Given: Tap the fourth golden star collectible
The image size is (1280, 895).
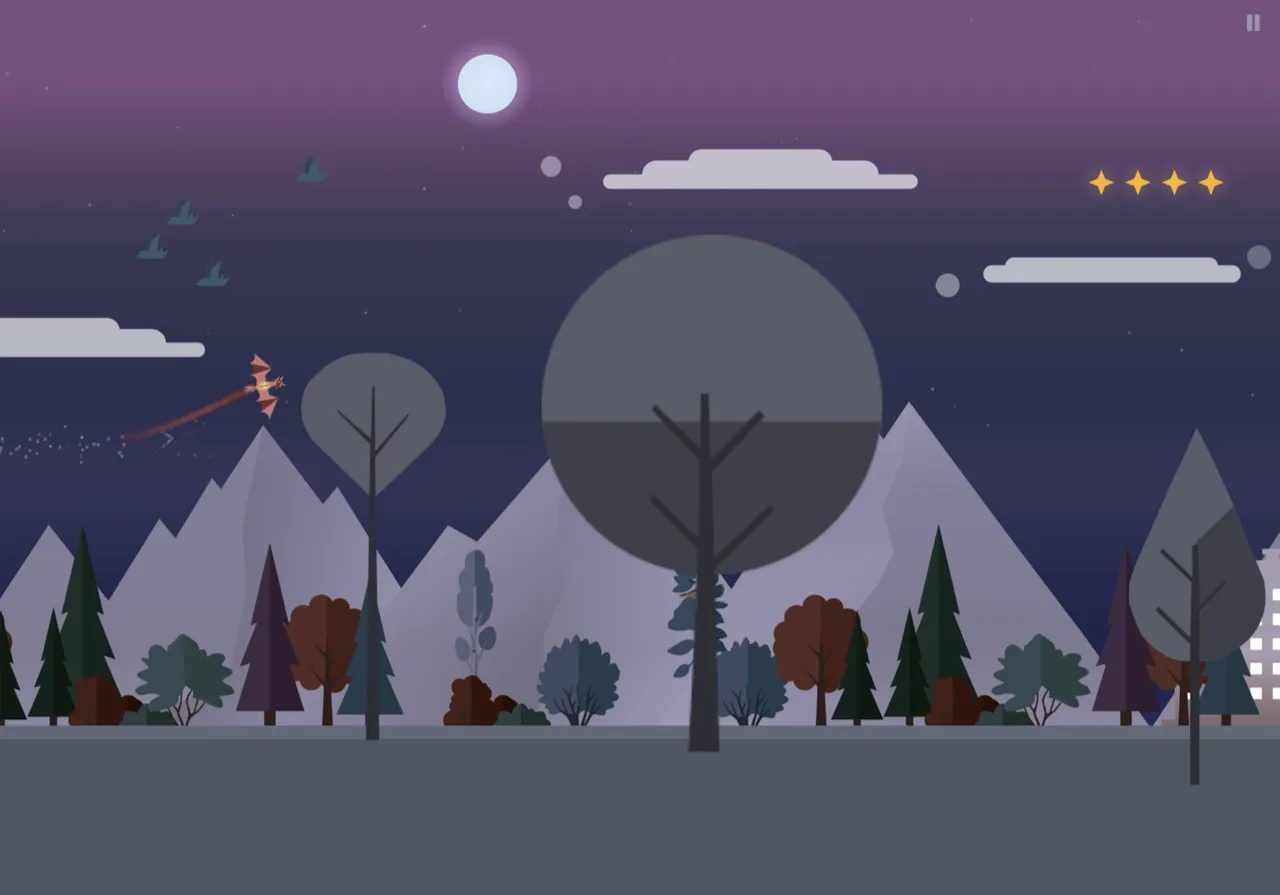Looking at the screenshot, I should point(1209,182).
